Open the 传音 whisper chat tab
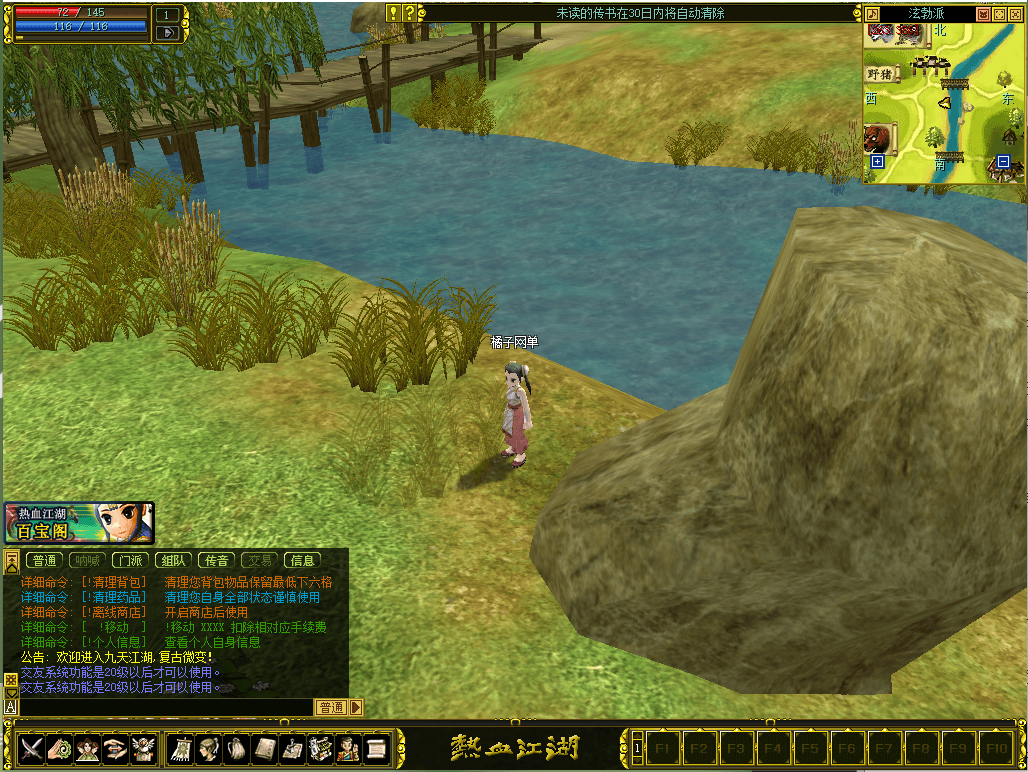Screen dimensions: 1028x772 point(216,561)
